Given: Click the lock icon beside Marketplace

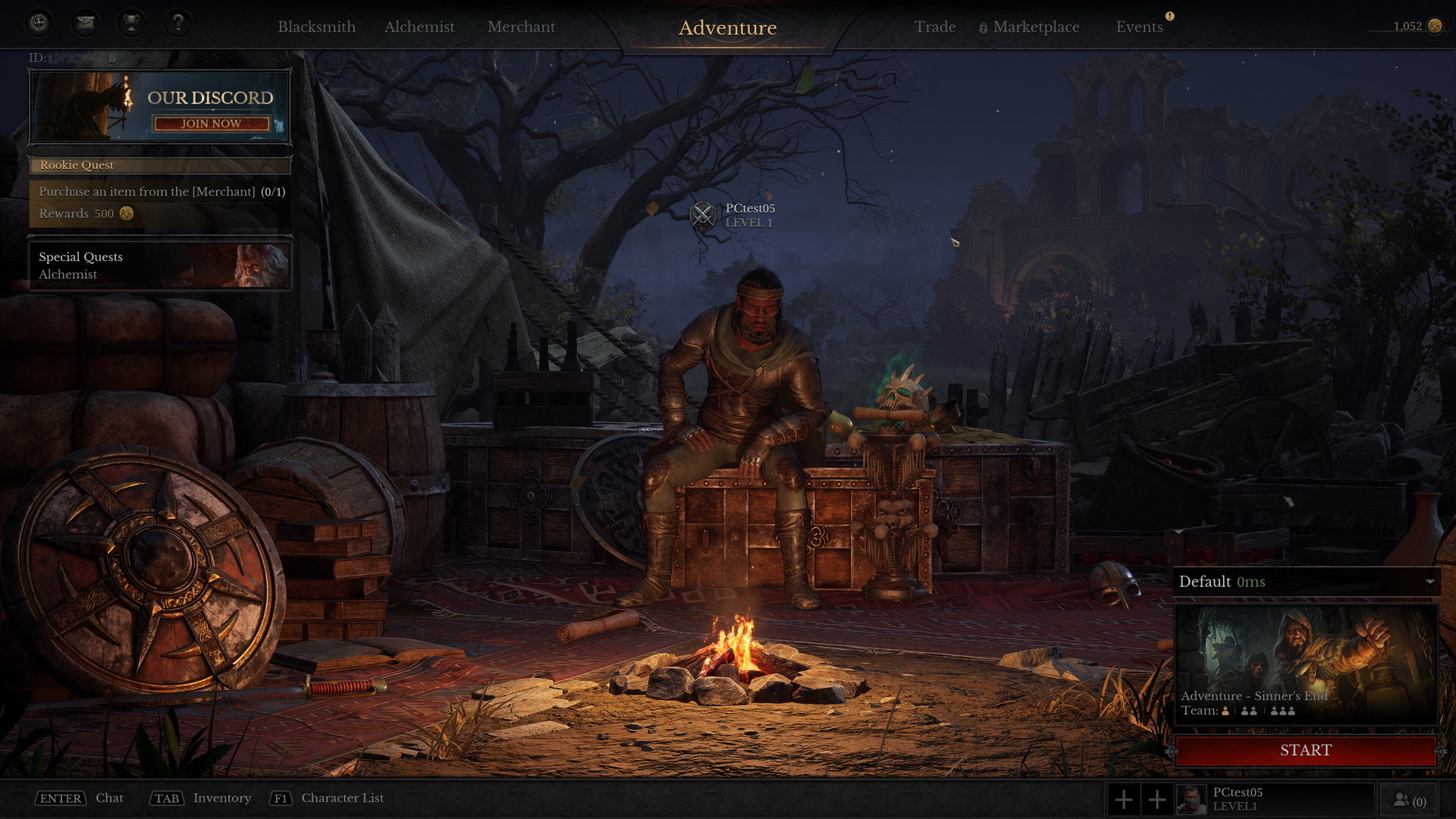Looking at the screenshot, I should pyautogui.click(x=982, y=27).
